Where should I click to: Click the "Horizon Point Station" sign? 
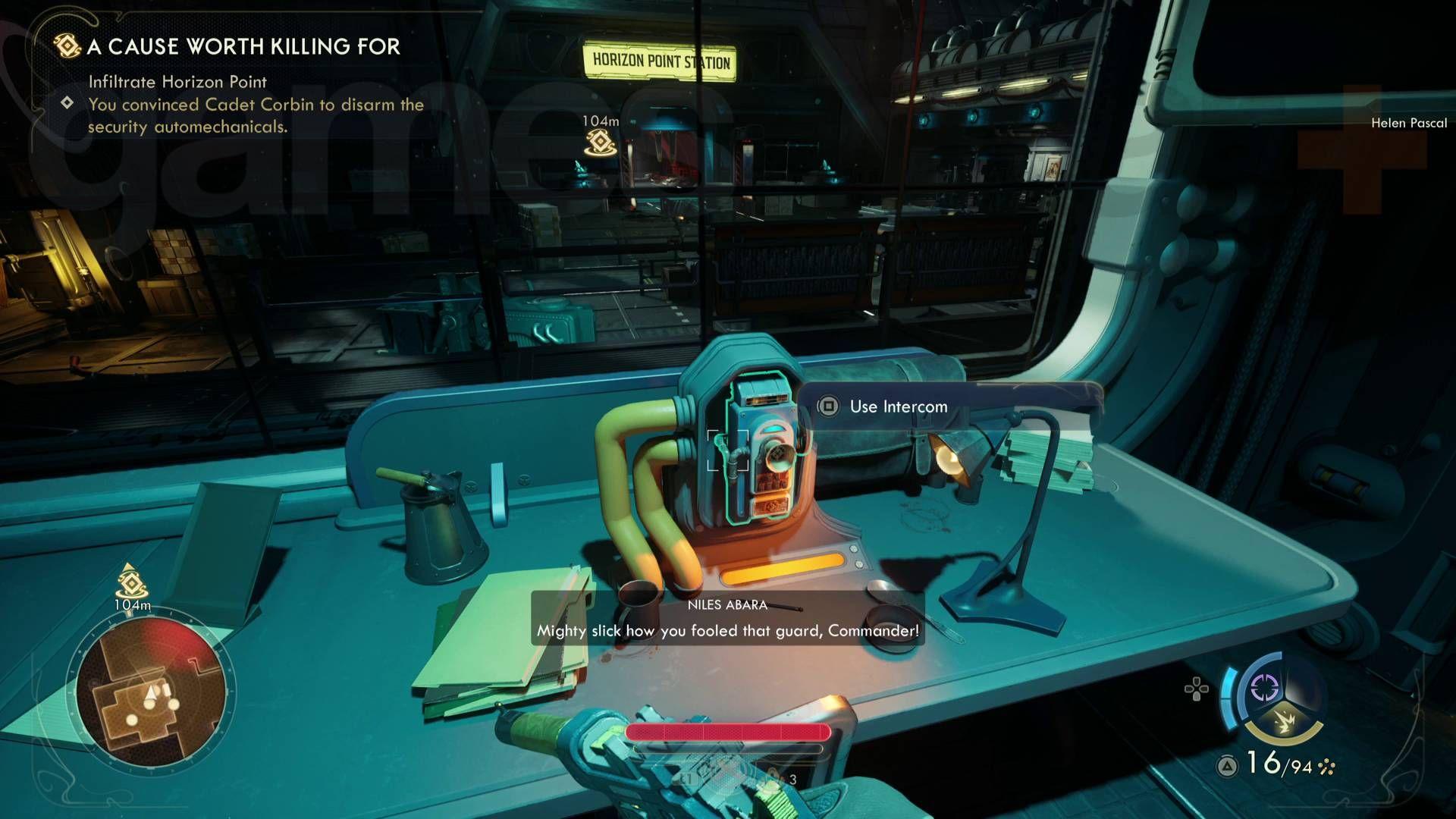[660, 61]
